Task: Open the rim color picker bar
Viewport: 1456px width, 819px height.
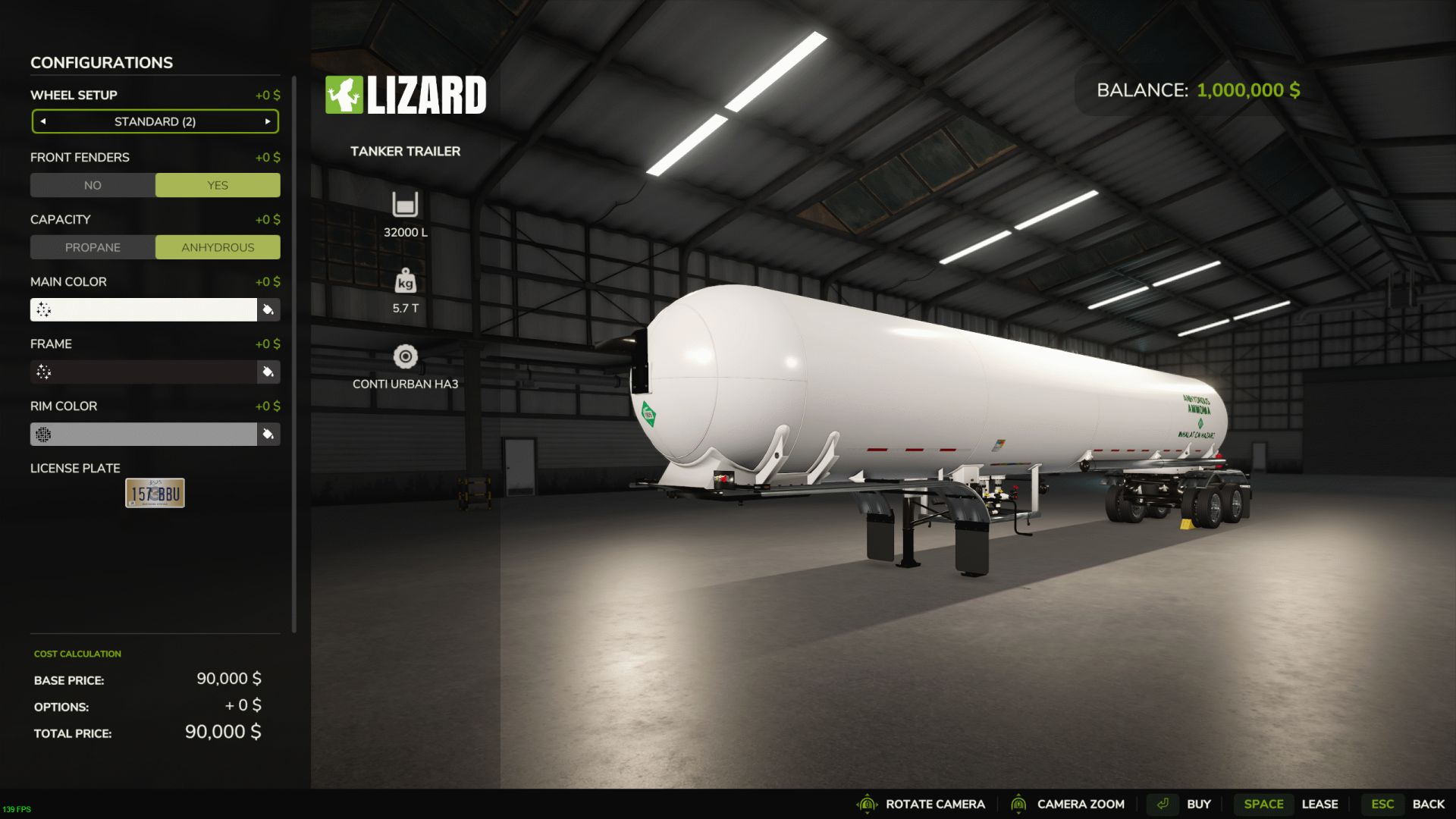Action: click(x=143, y=434)
